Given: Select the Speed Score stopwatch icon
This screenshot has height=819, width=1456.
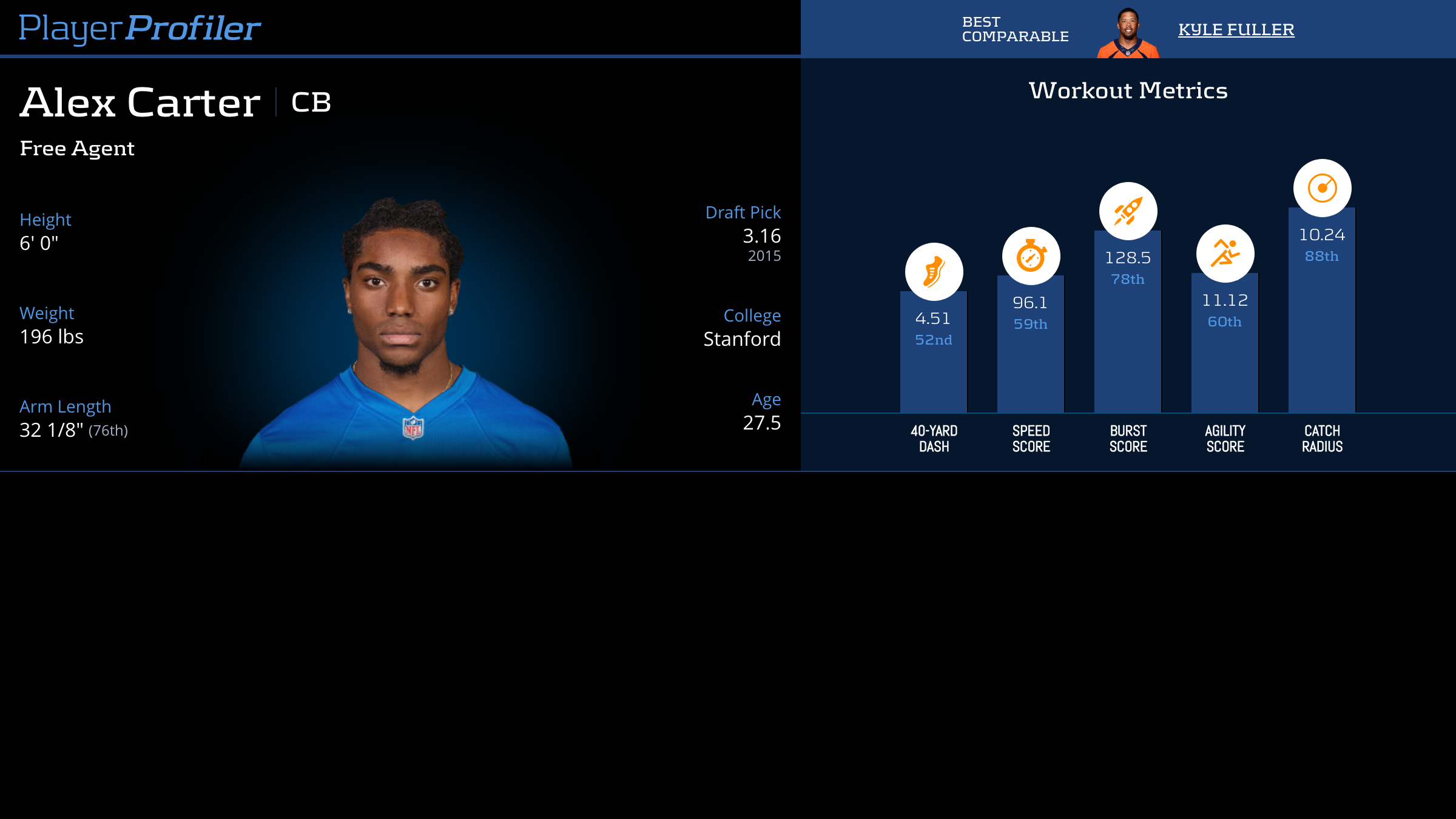Looking at the screenshot, I should click(1031, 256).
